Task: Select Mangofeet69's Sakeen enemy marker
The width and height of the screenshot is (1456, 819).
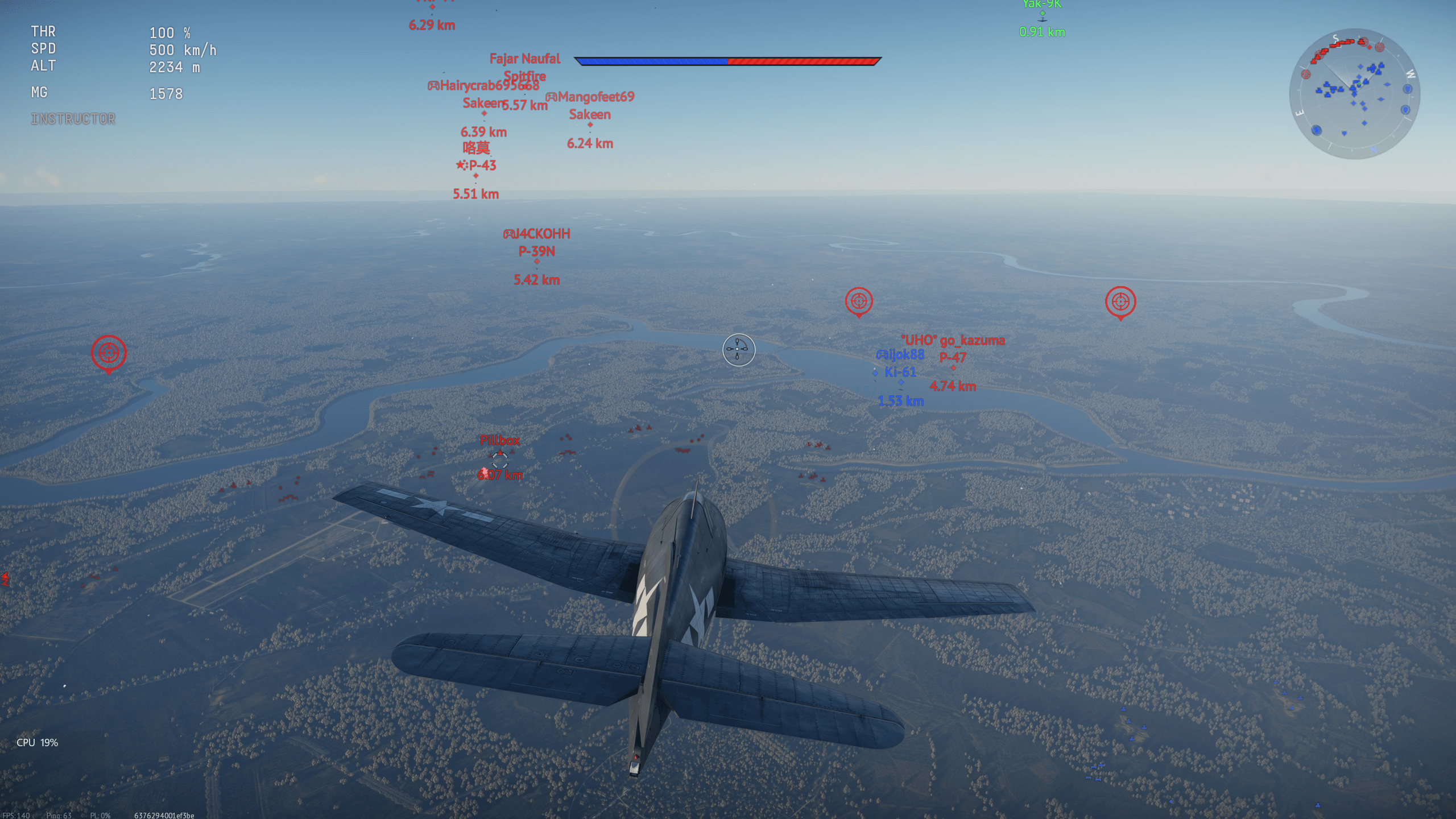Action: [590, 125]
